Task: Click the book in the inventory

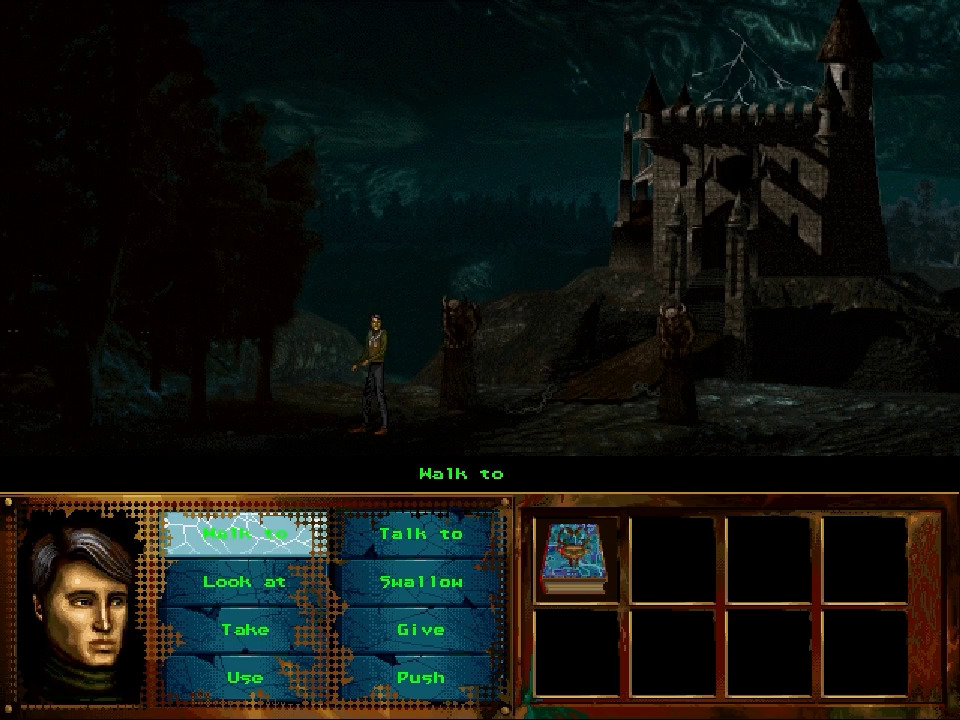Action: (x=575, y=560)
